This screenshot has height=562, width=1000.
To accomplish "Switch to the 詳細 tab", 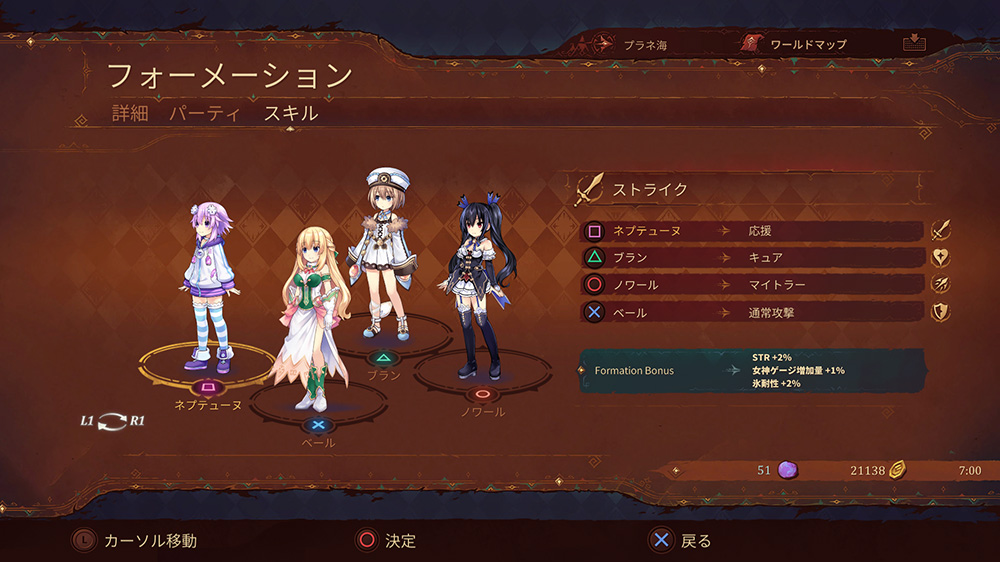I will (130, 113).
